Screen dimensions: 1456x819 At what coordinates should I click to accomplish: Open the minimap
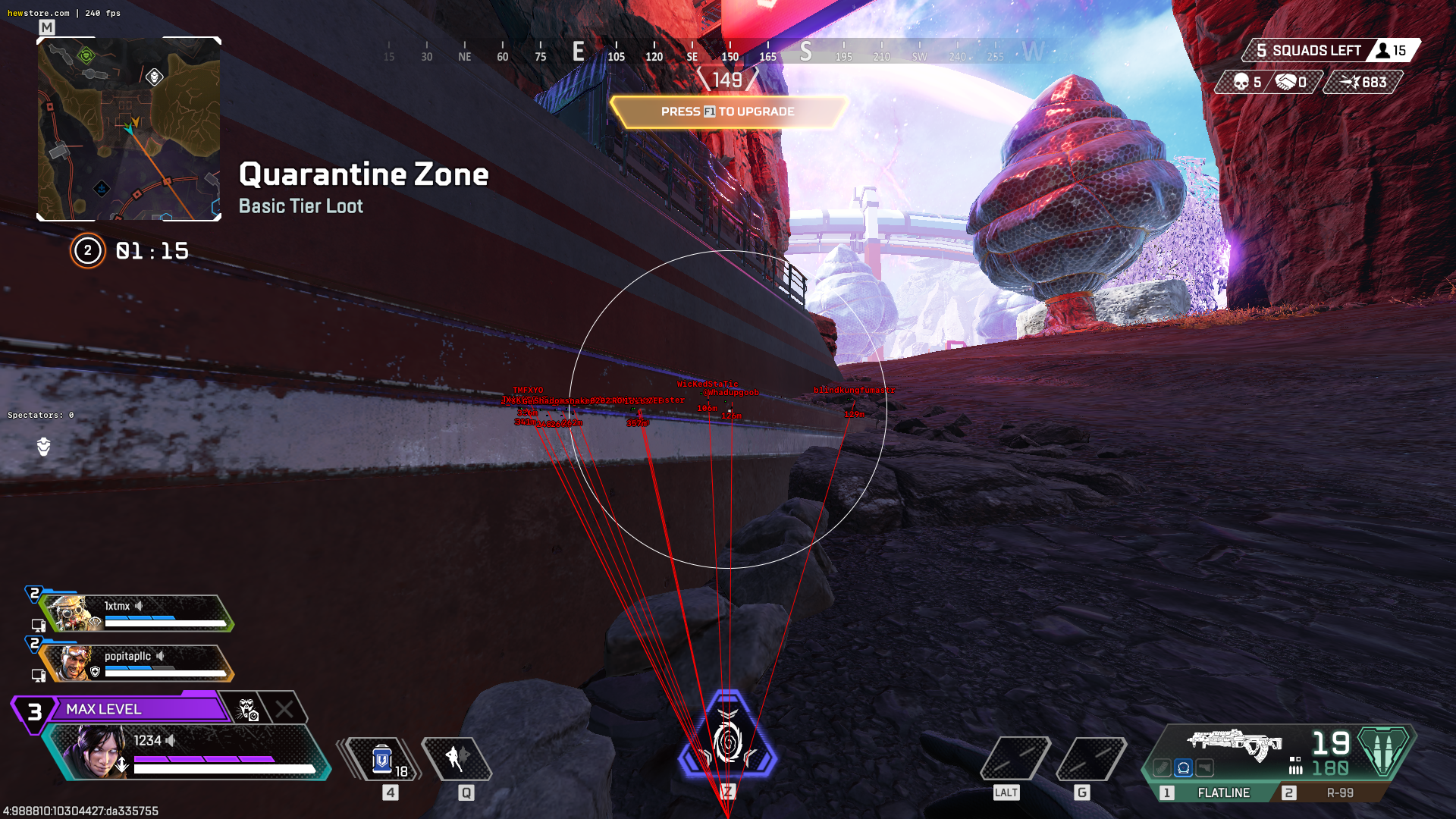point(129,129)
